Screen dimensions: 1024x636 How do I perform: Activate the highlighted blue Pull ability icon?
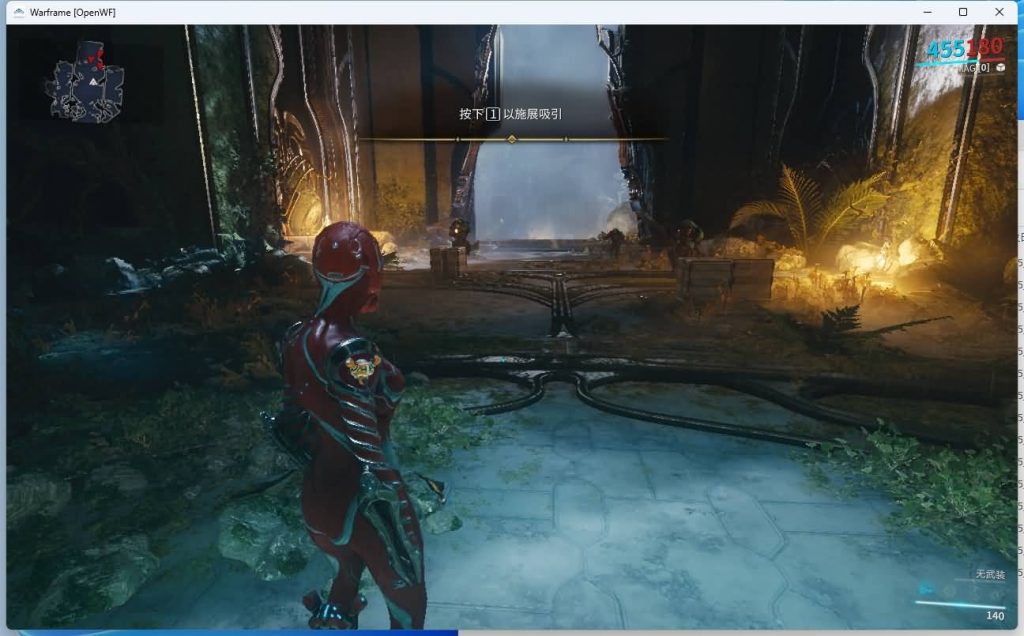[x=926, y=589]
